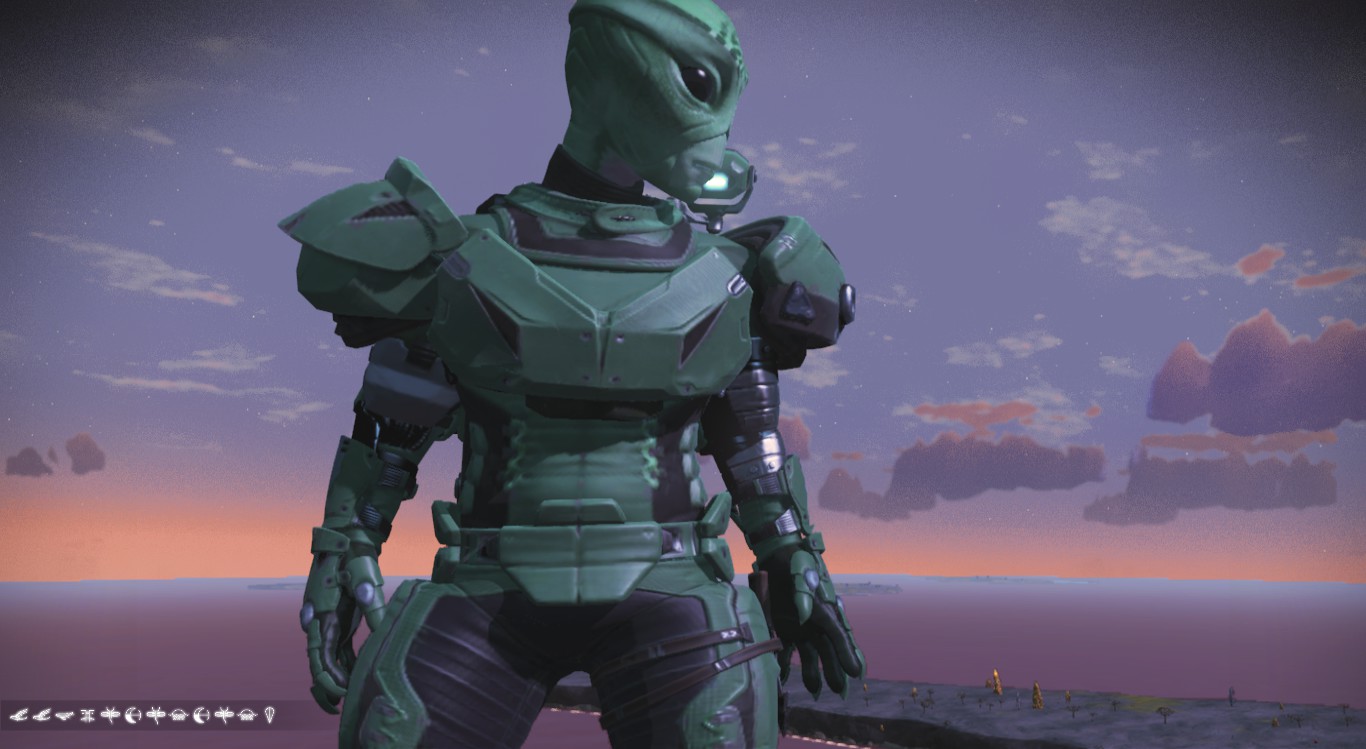This screenshot has width=1366, height=749.
Task: Click the crossed-lines glyph icon
Action: pyautogui.click(x=88, y=716)
